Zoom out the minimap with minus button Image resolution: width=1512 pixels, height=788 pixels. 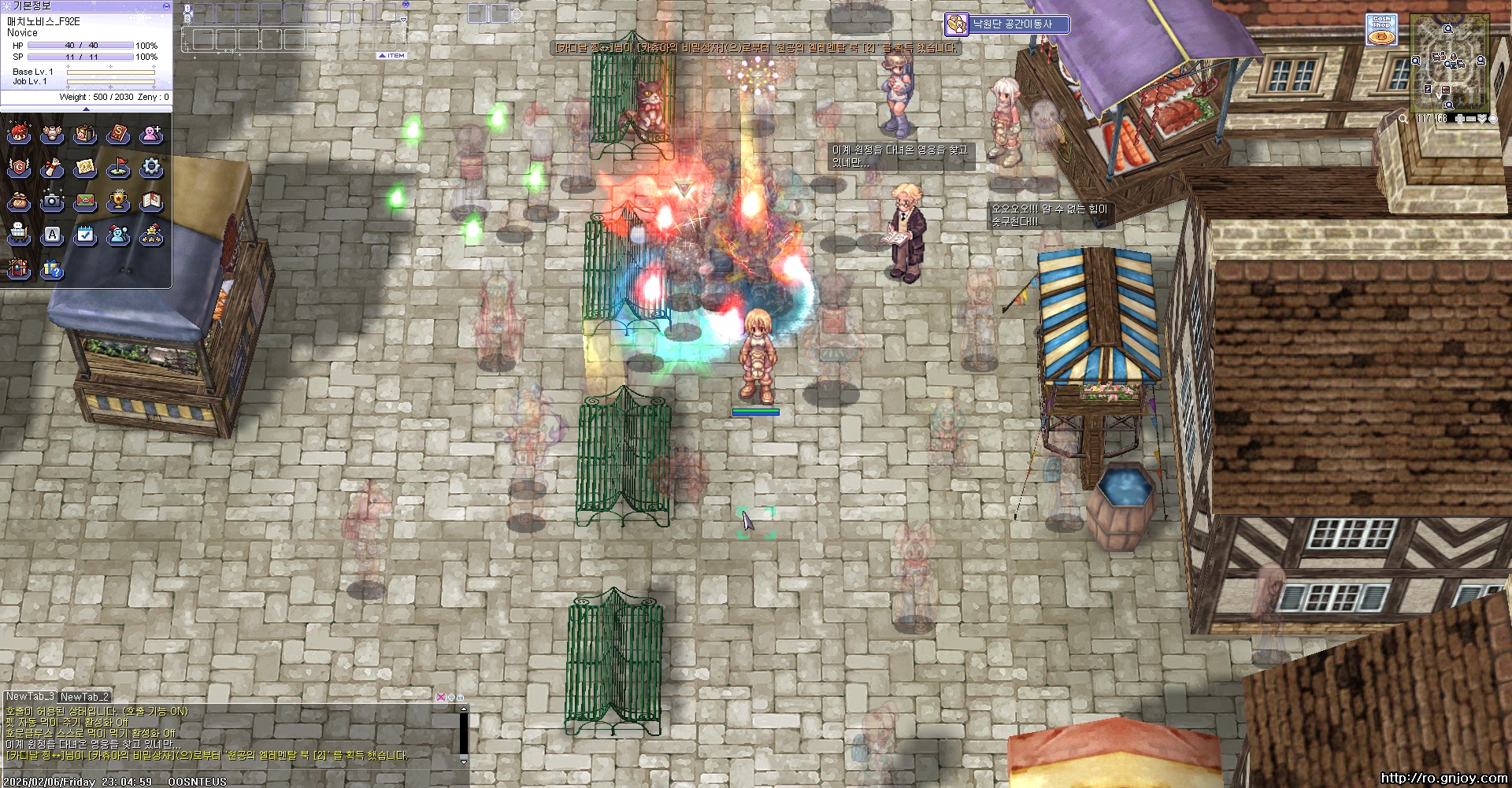tap(1471, 119)
